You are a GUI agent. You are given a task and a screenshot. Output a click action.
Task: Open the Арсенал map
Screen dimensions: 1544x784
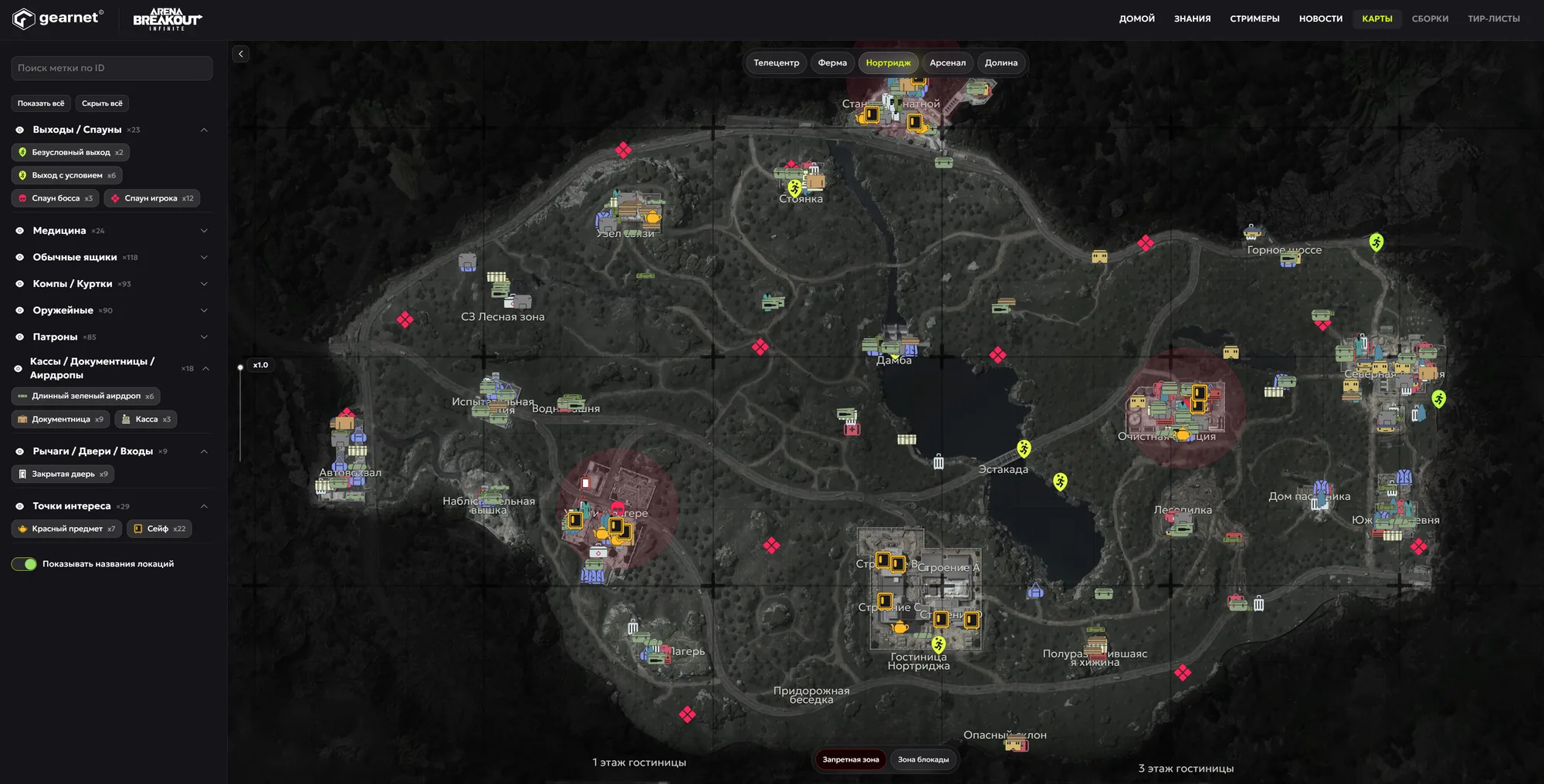pyautogui.click(x=947, y=63)
